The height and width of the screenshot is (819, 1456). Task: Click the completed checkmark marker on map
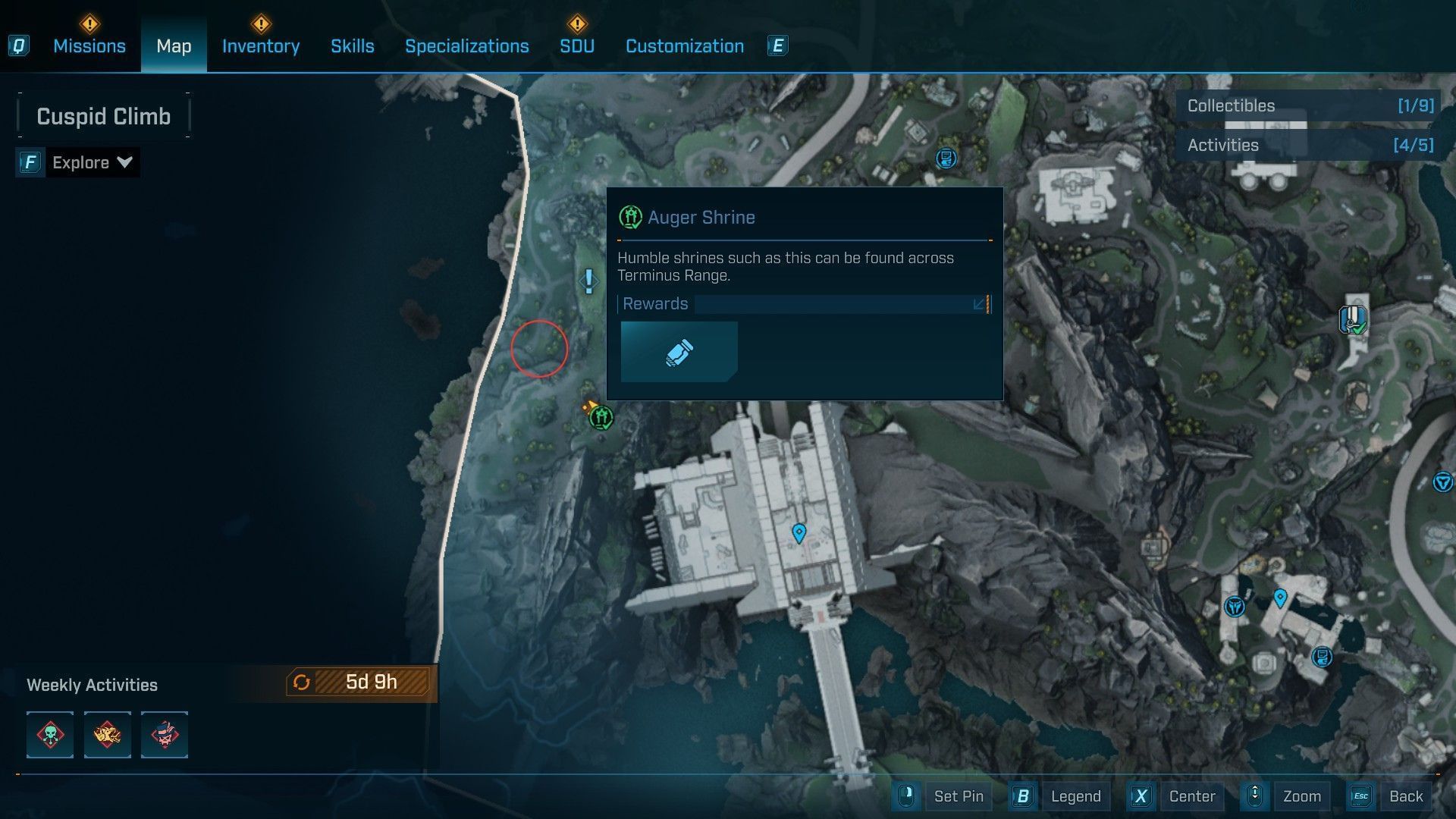pos(1354,320)
